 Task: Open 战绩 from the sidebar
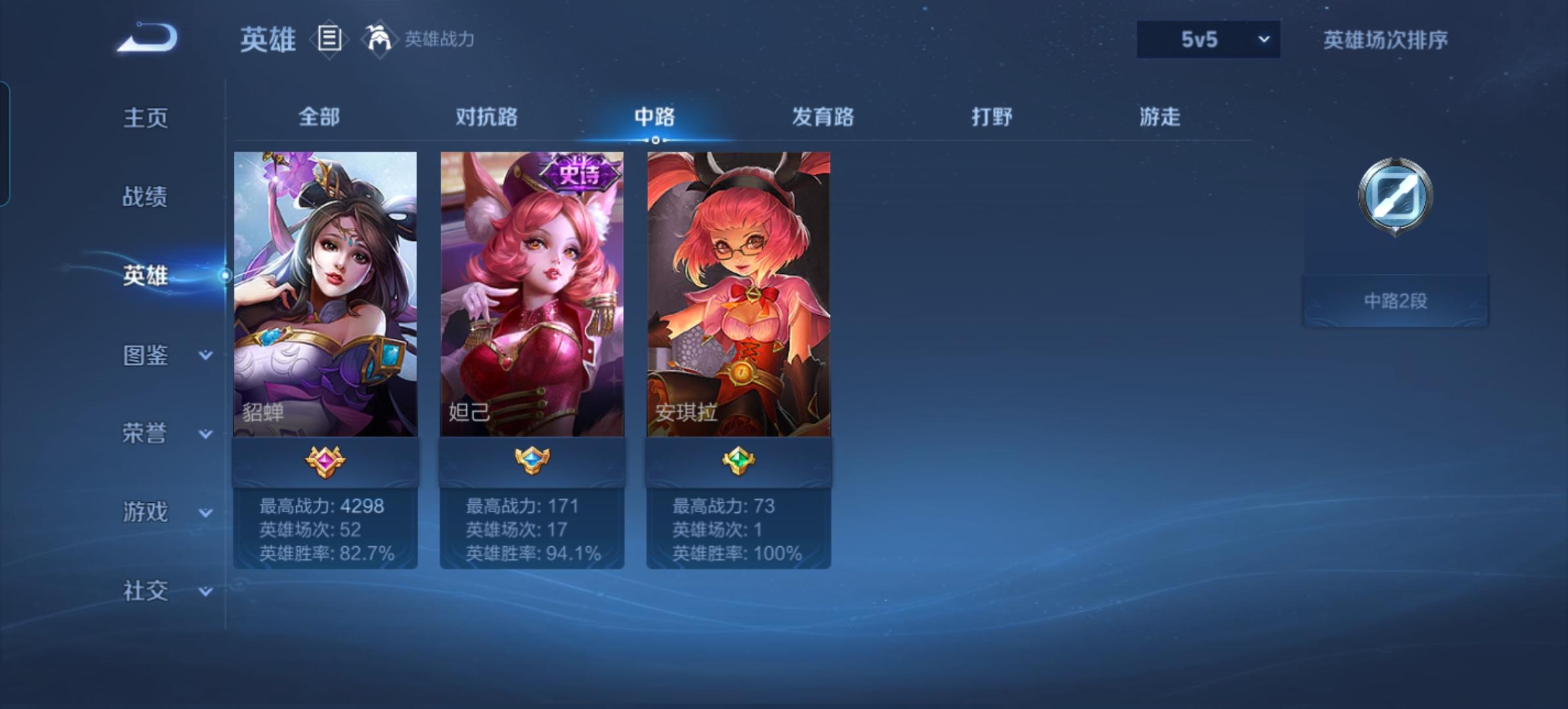tap(146, 197)
